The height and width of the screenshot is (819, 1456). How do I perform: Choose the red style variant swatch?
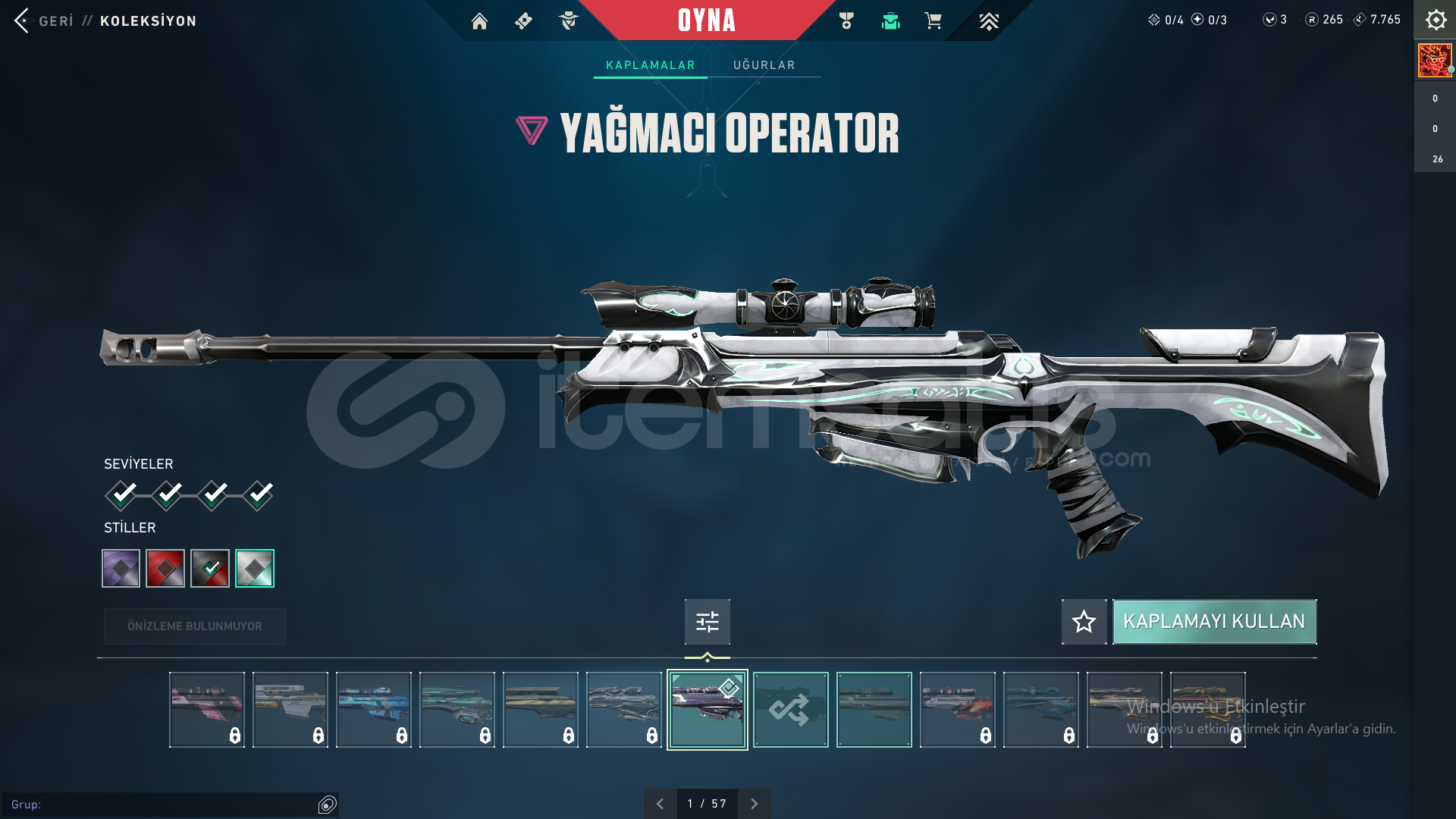(165, 568)
